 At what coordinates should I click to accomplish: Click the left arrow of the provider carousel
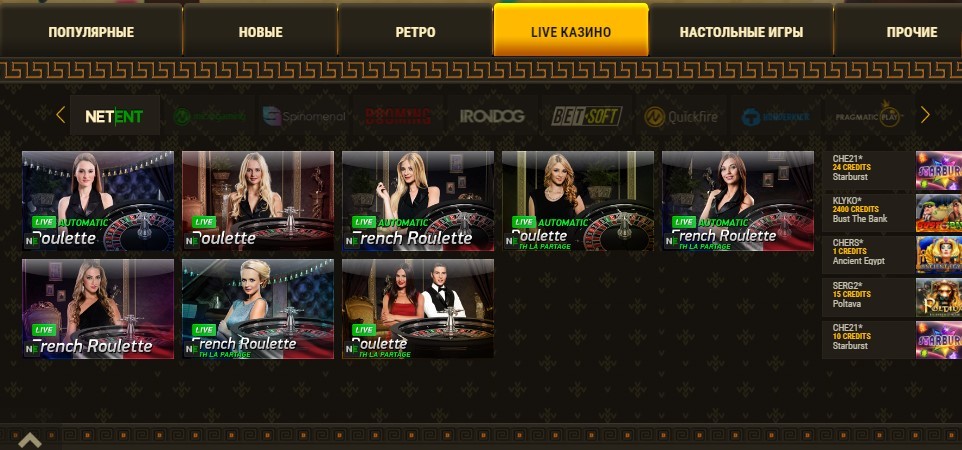(60, 115)
